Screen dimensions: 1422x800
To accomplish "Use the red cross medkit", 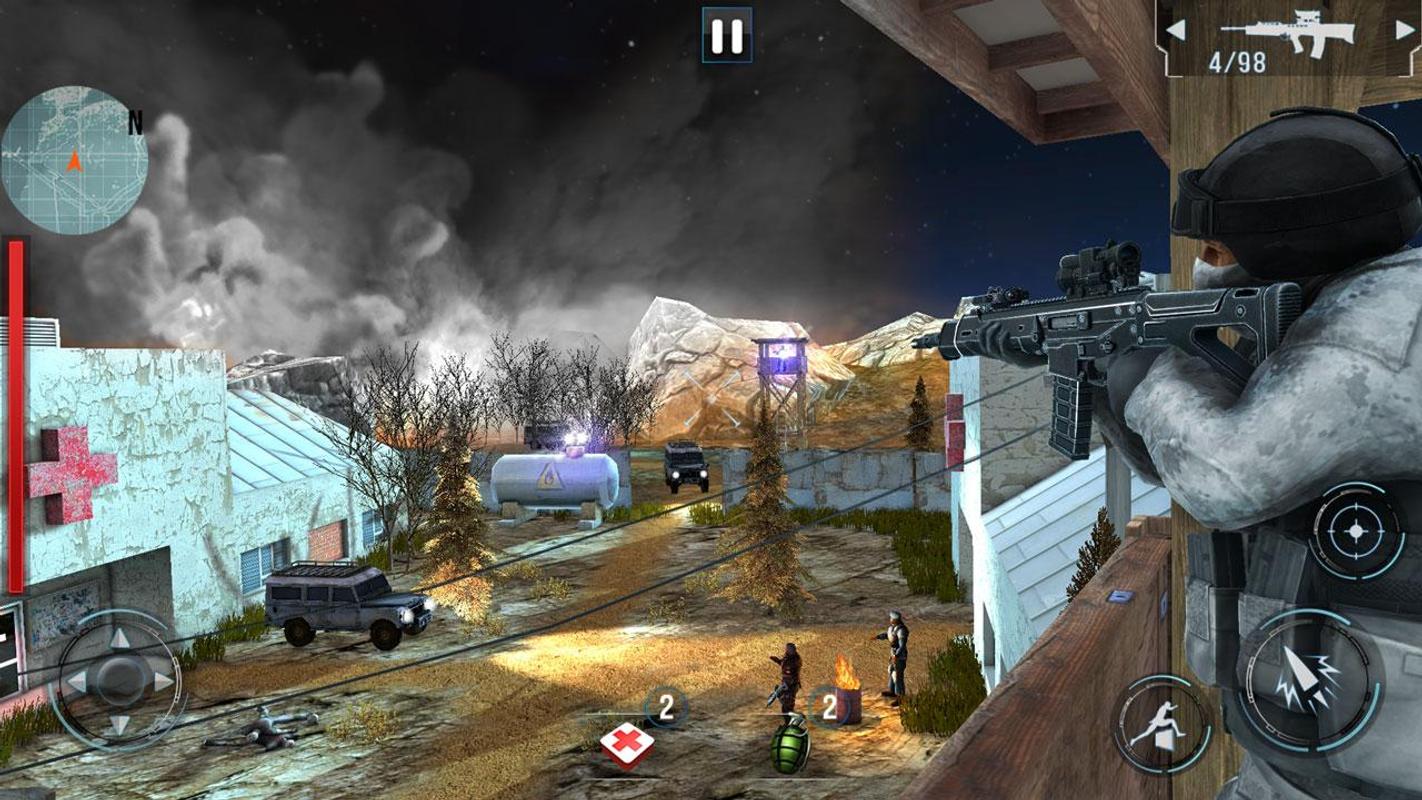I will (627, 743).
